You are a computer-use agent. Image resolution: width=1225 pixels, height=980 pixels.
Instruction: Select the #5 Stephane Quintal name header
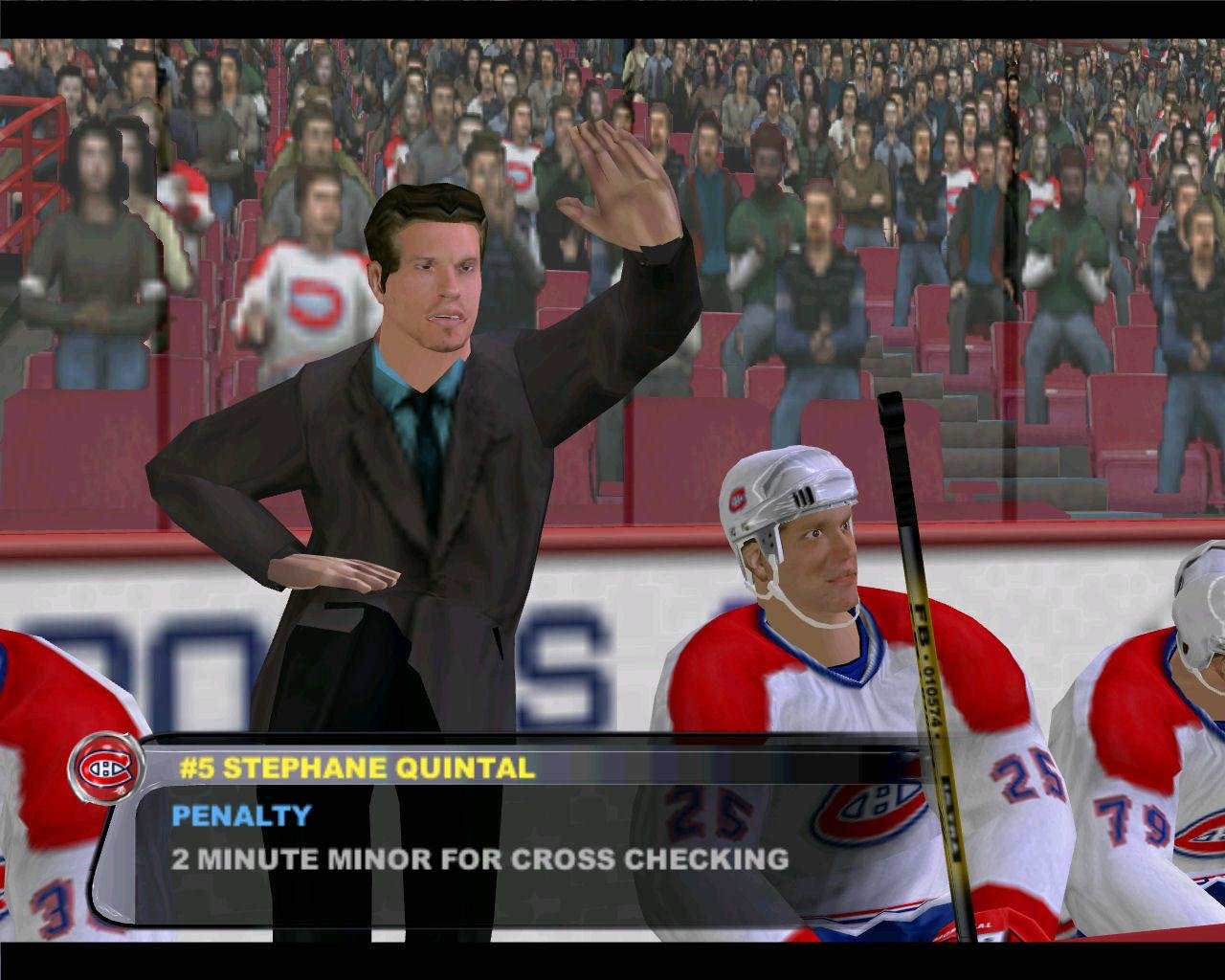357,768
